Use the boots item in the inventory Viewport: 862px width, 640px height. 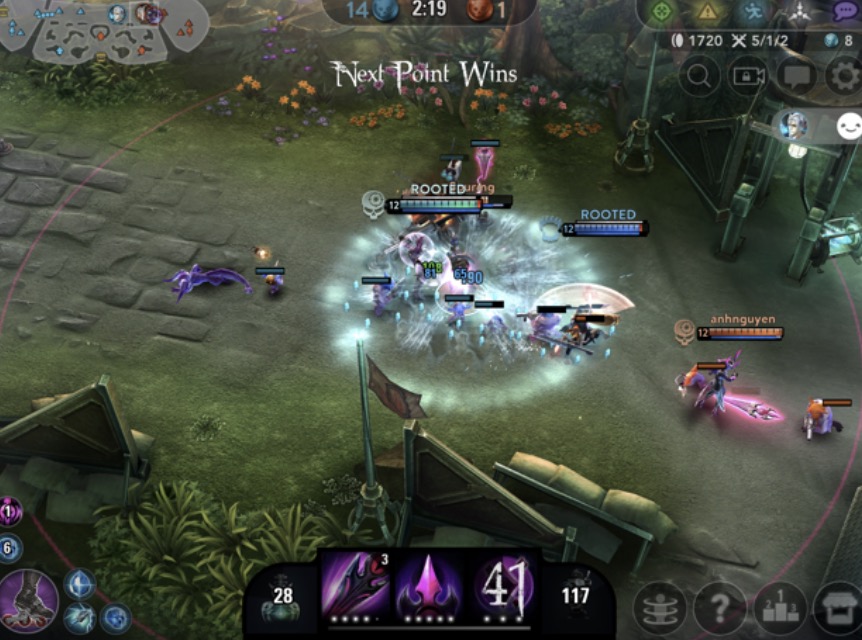point(28,599)
